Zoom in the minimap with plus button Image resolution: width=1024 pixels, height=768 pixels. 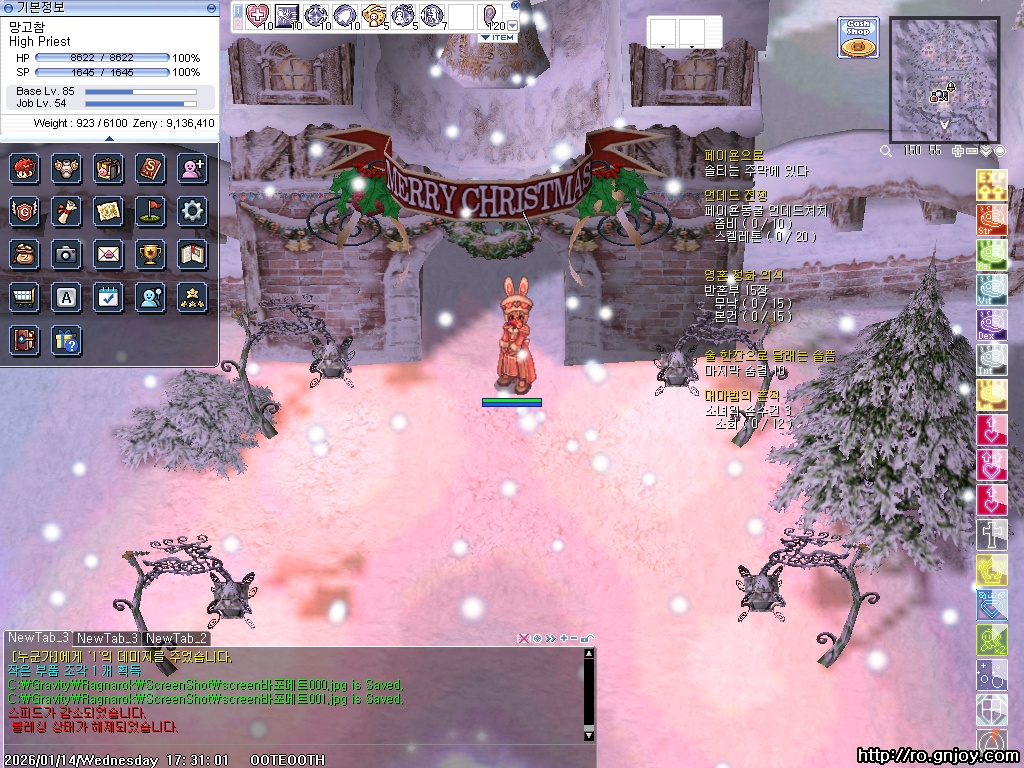click(958, 151)
